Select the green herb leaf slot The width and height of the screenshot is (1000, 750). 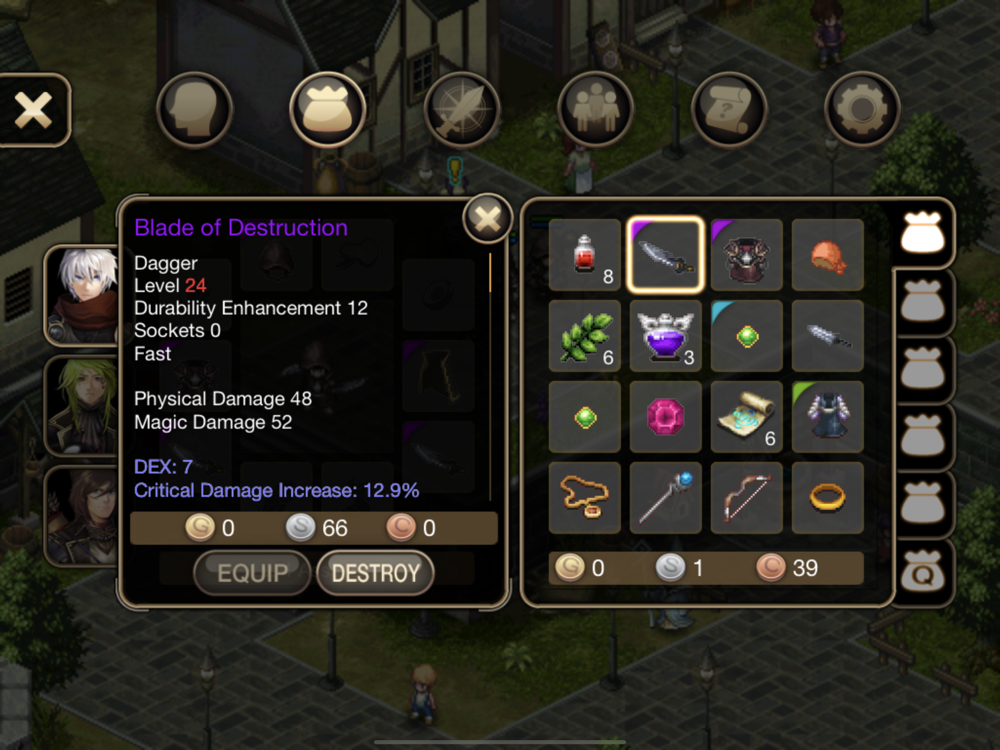pyautogui.click(x=585, y=336)
